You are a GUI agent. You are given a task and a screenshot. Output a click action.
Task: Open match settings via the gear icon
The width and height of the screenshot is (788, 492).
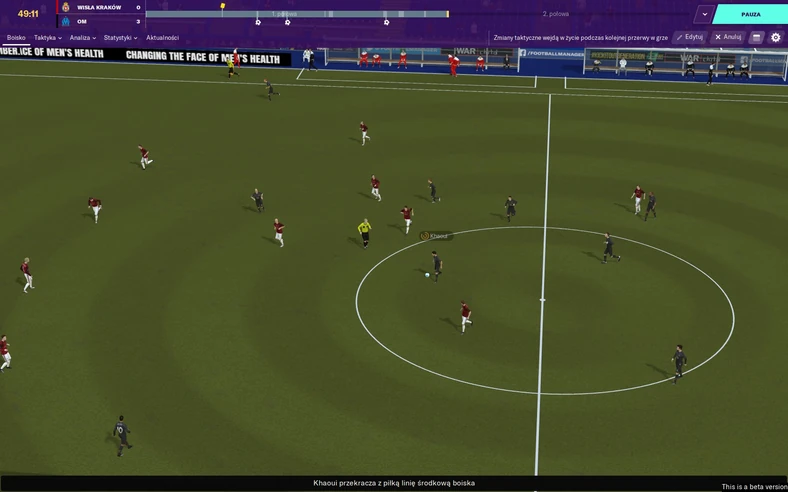775,37
